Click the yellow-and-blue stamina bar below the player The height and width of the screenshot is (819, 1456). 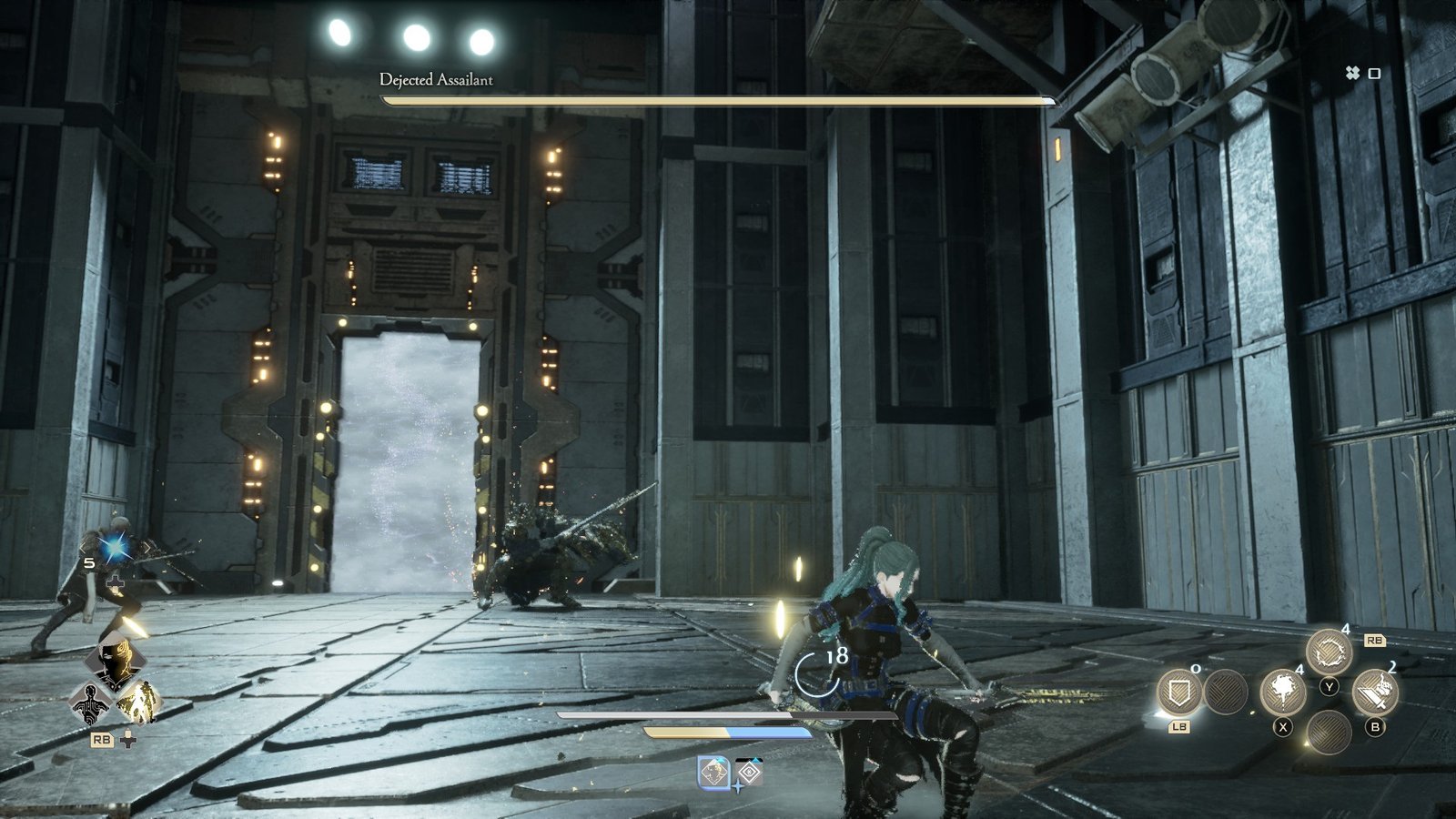tap(728, 733)
